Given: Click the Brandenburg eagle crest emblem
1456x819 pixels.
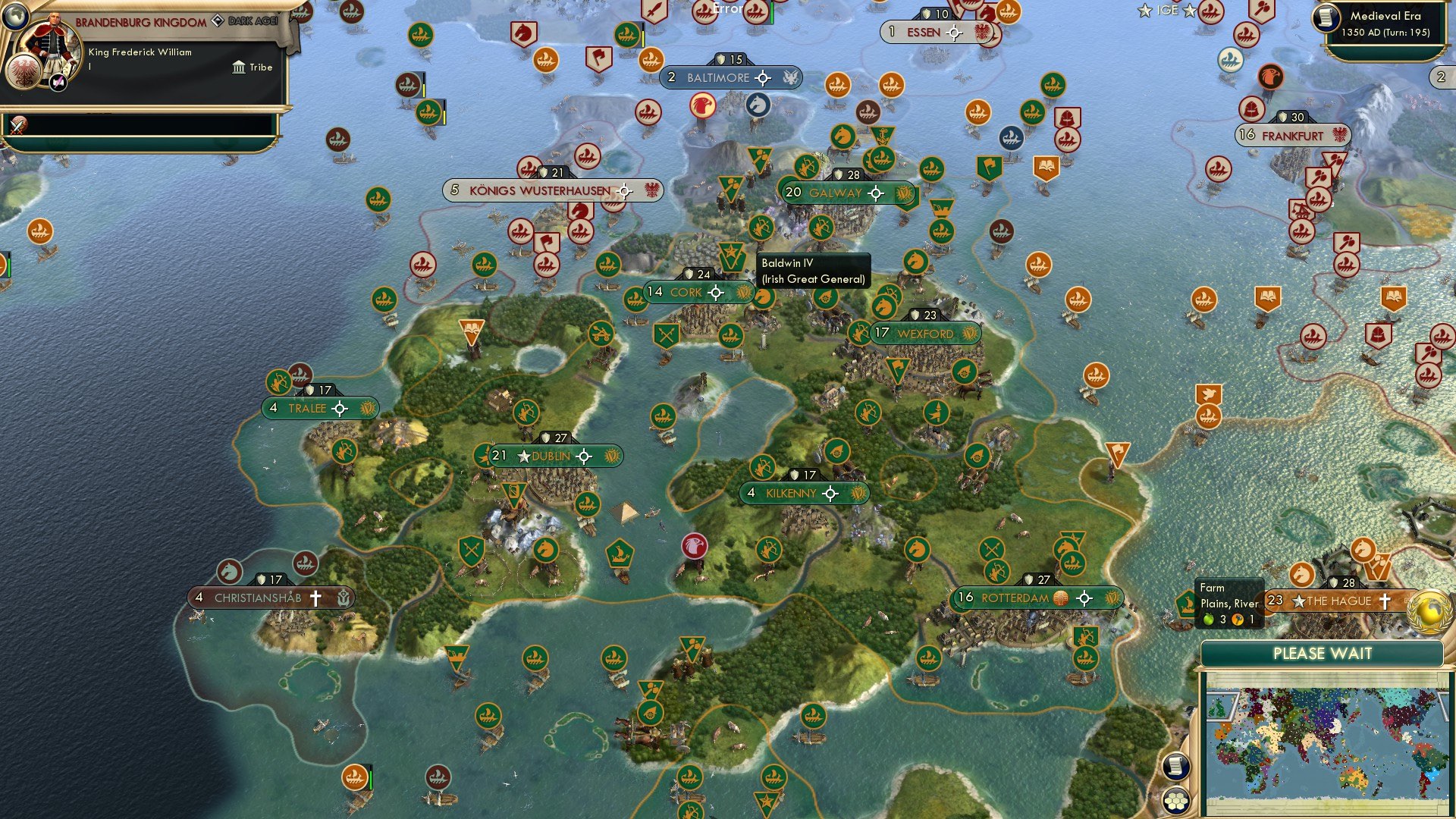Looking at the screenshot, I should 23,72.
